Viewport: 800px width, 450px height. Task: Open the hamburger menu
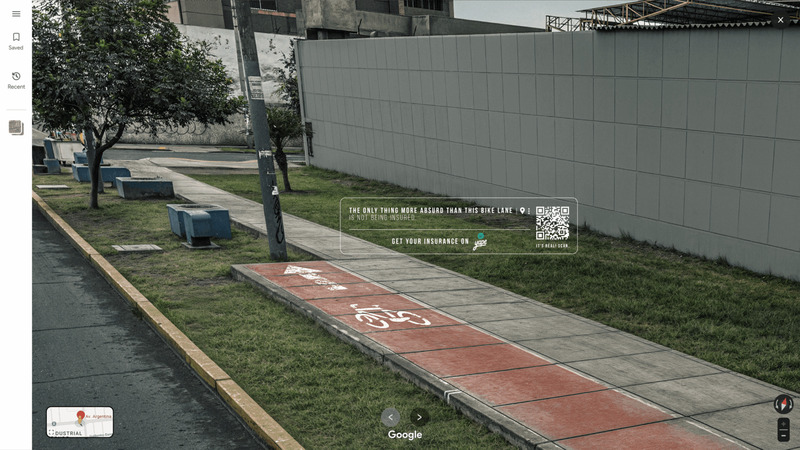coord(16,14)
